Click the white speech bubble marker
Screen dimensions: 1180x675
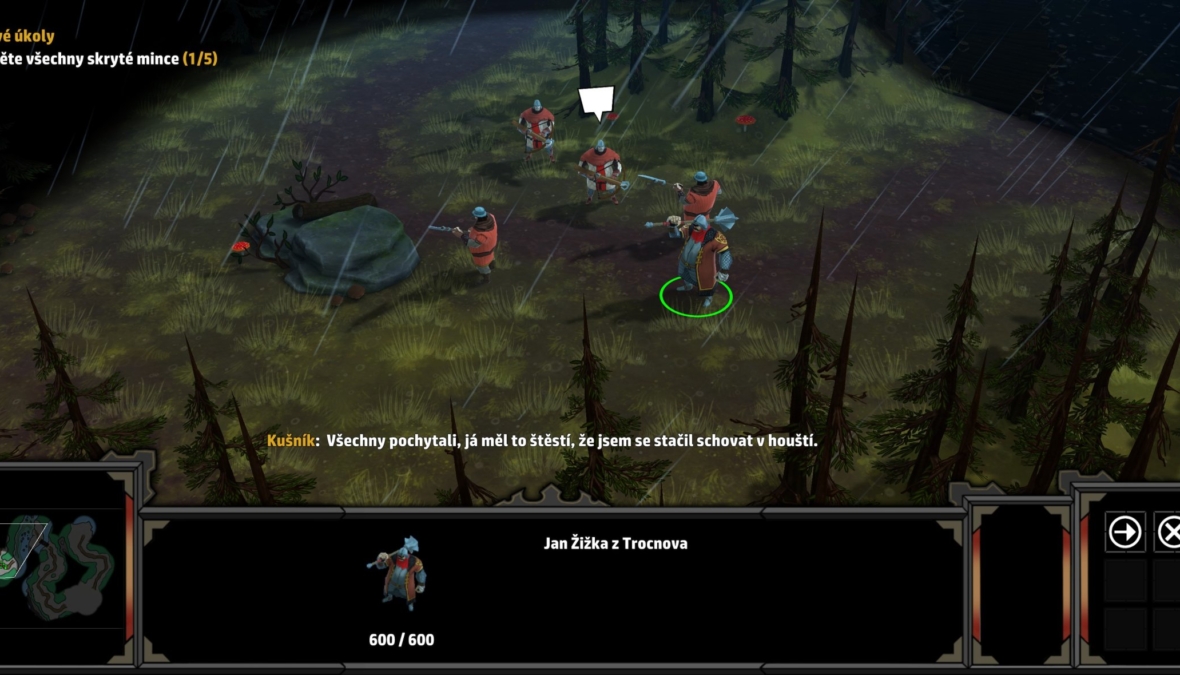pos(597,103)
